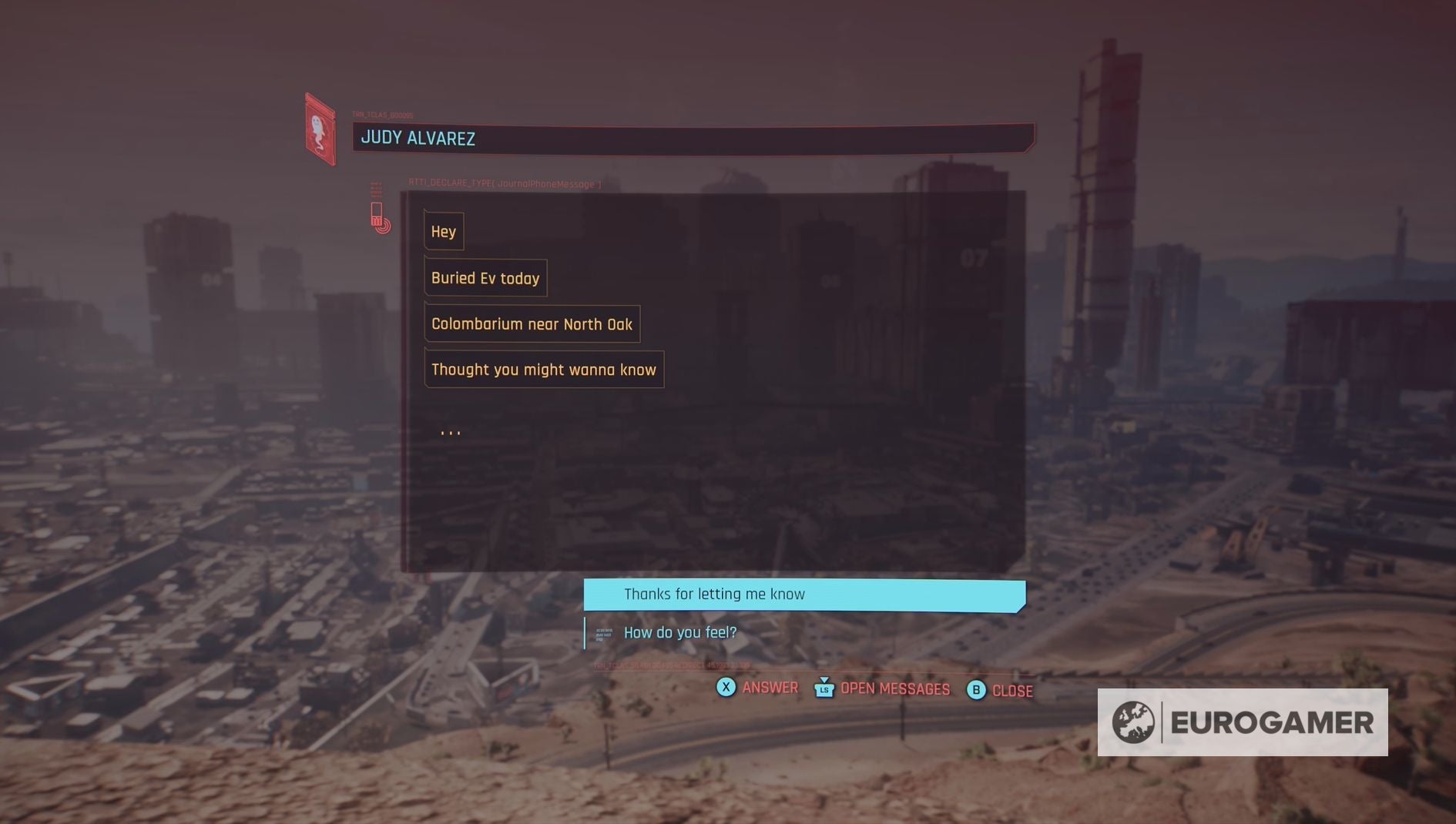Click the Eurogamer wordmark link
The image size is (1456, 824).
point(1271,722)
